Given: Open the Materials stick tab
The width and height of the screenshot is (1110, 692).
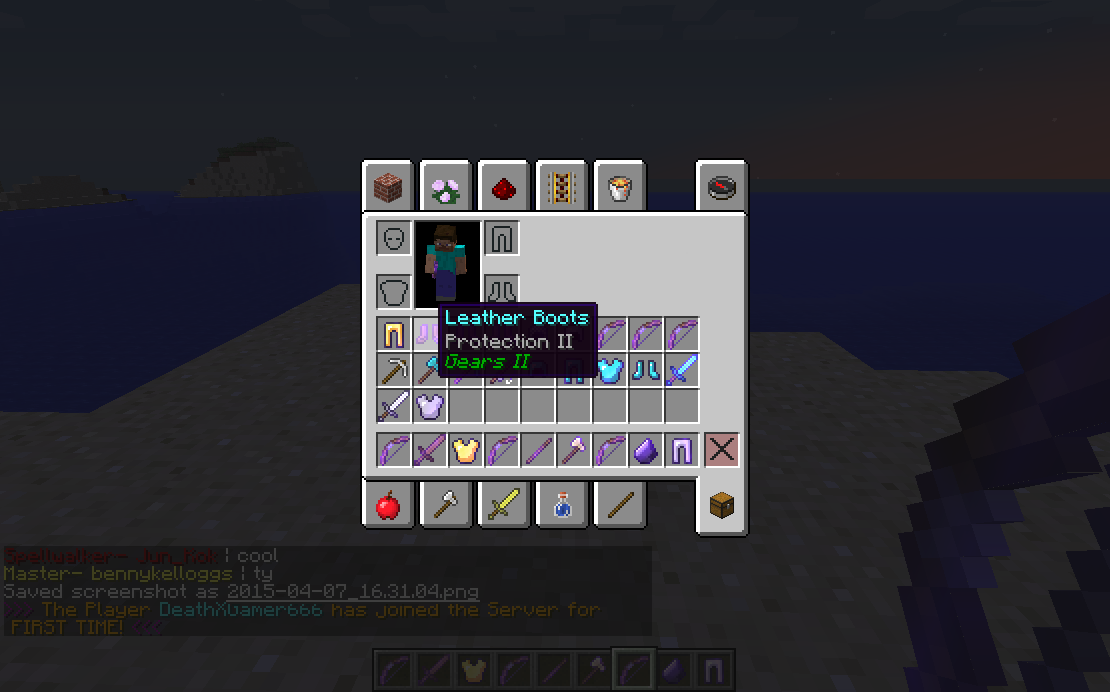Looking at the screenshot, I should coord(619,506).
